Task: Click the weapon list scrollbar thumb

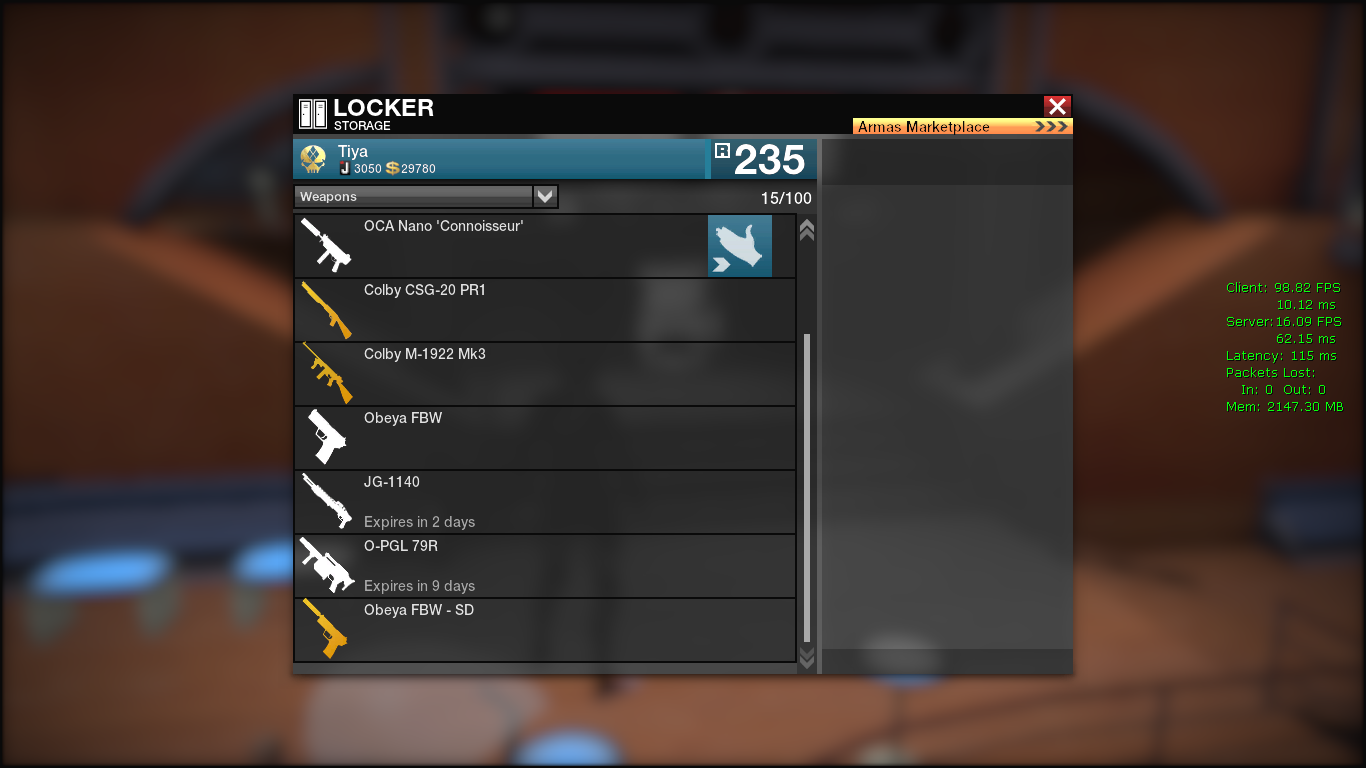Action: pyautogui.click(x=807, y=488)
